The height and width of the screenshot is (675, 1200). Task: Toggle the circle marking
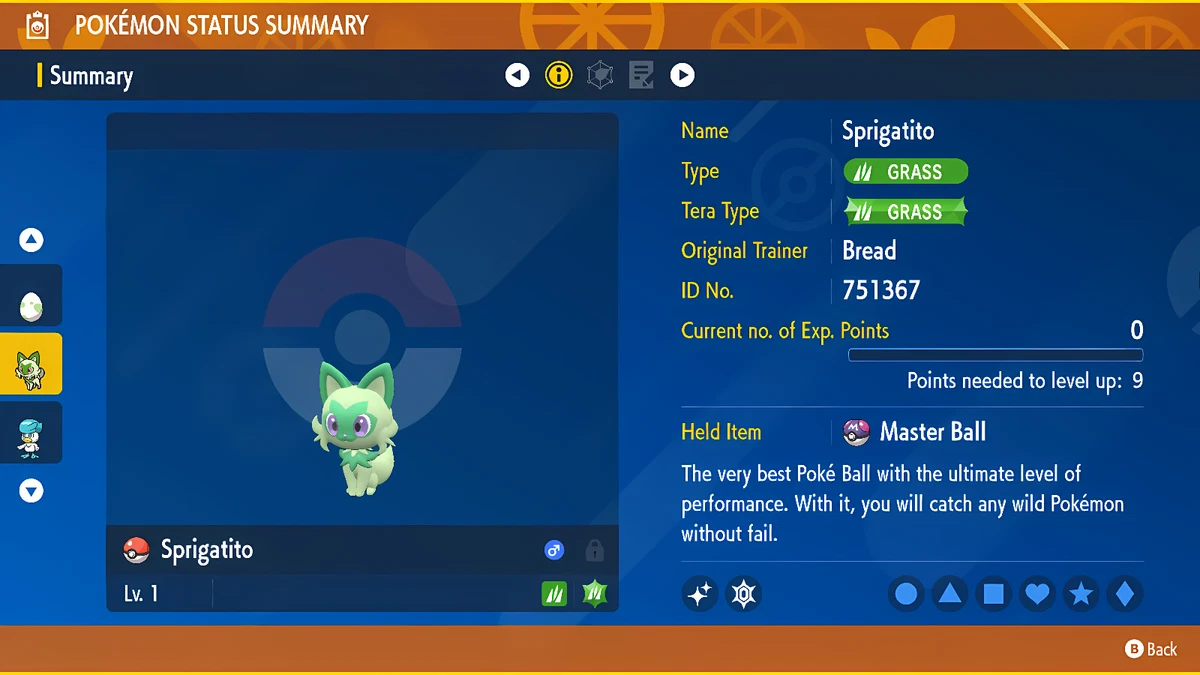[x=906, y=595]
